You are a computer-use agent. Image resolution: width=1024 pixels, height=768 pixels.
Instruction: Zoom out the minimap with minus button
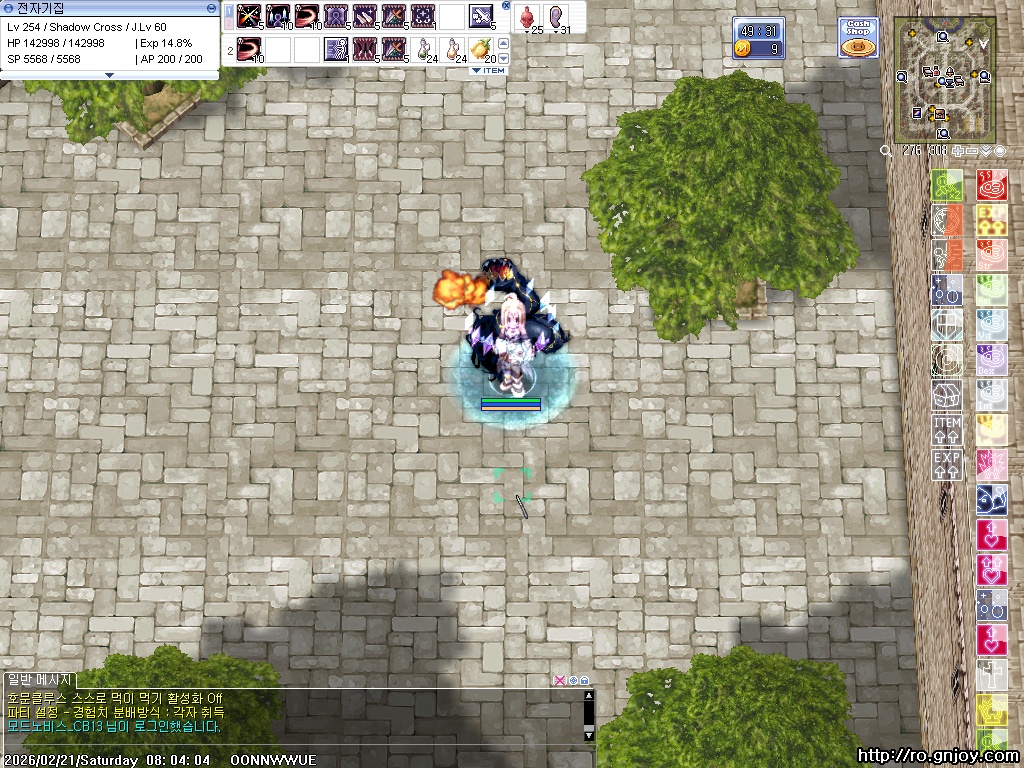click(972, 150)
